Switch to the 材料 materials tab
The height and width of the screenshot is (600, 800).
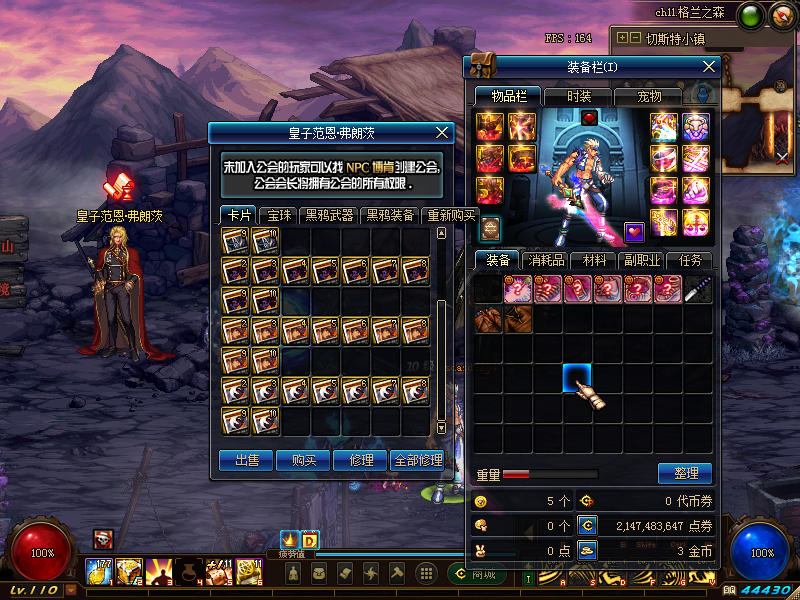[595, 260]
